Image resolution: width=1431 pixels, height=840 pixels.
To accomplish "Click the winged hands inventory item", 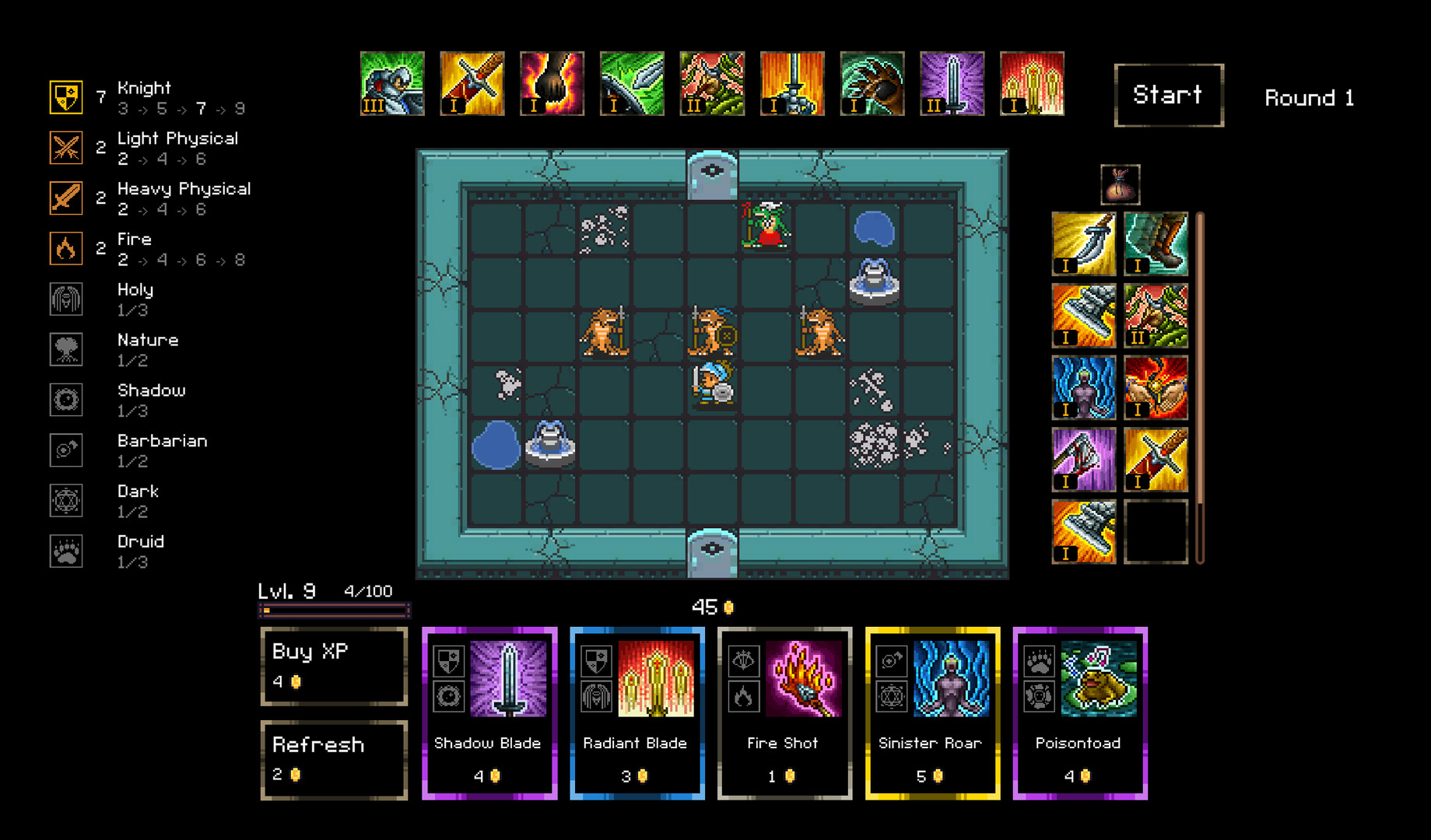I will tap(1156, 387).
